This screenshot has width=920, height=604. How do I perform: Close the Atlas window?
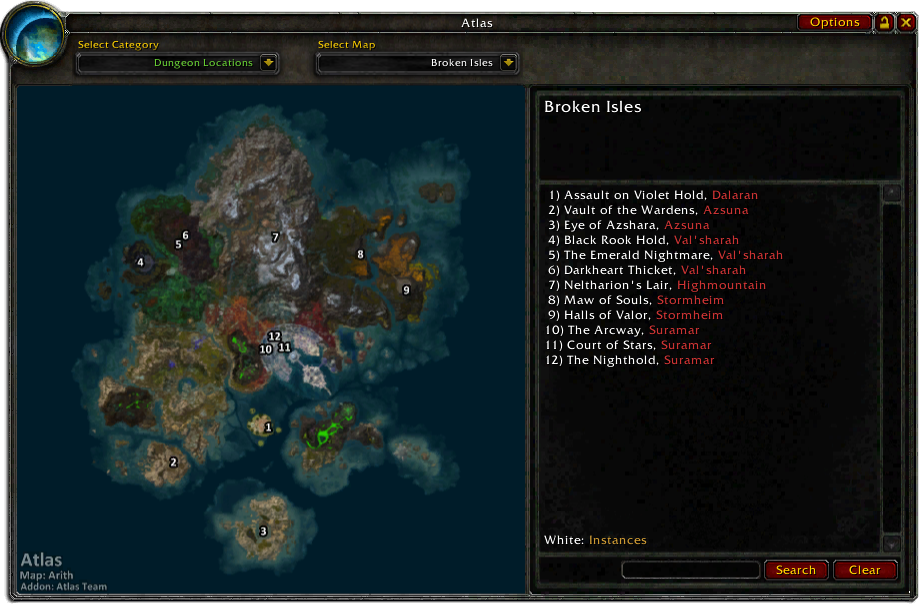click(x=906, y=22)
